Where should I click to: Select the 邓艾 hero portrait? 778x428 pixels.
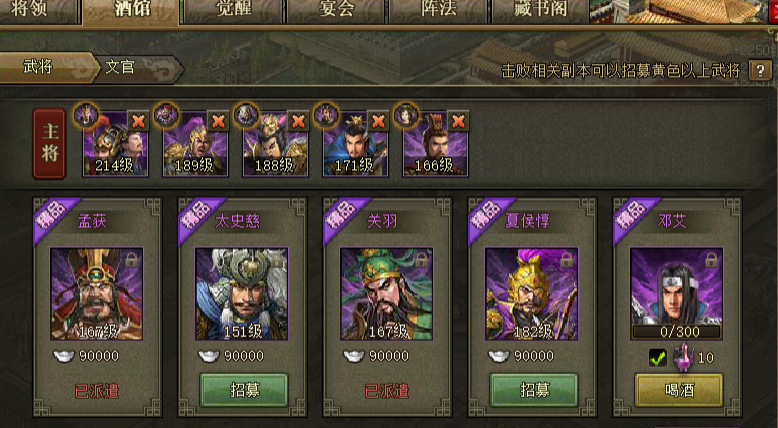click(x=677, y=285)
